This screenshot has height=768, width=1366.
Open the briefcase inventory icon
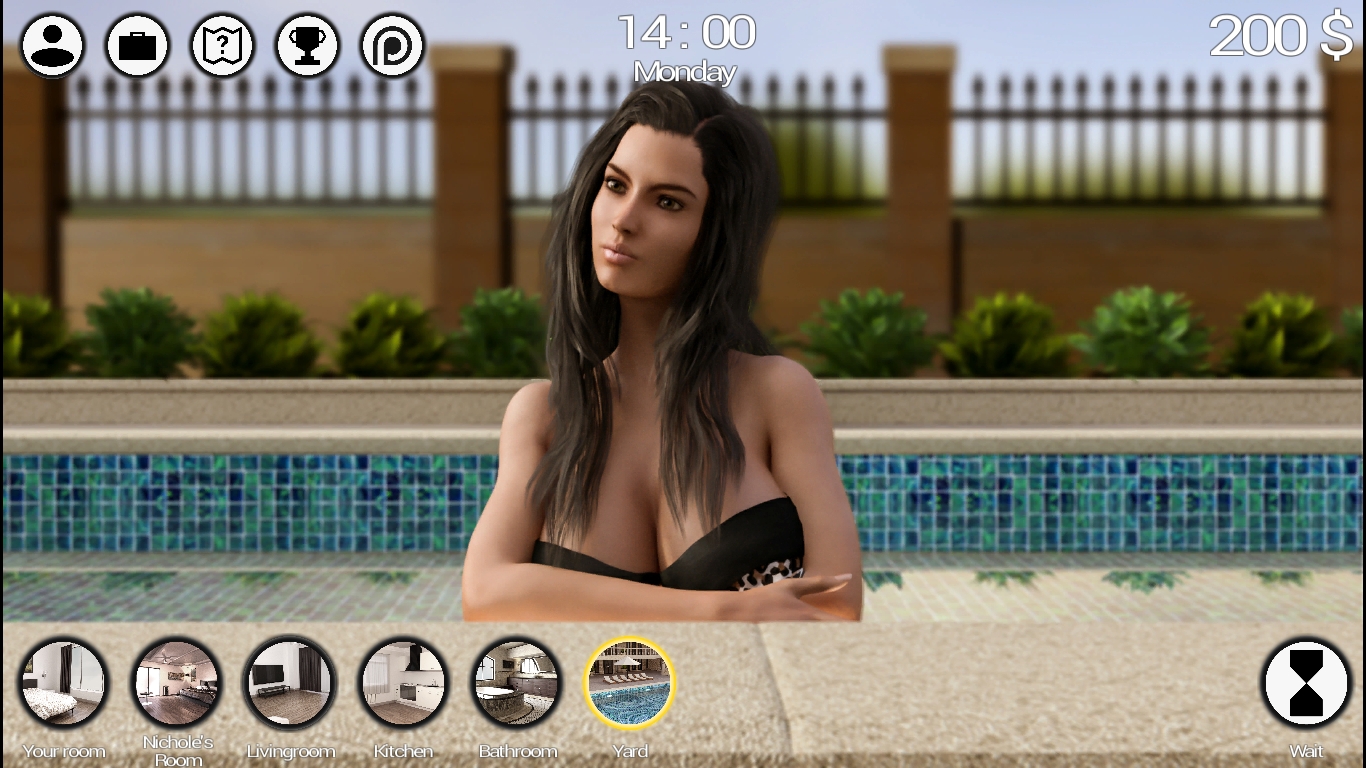137,44
